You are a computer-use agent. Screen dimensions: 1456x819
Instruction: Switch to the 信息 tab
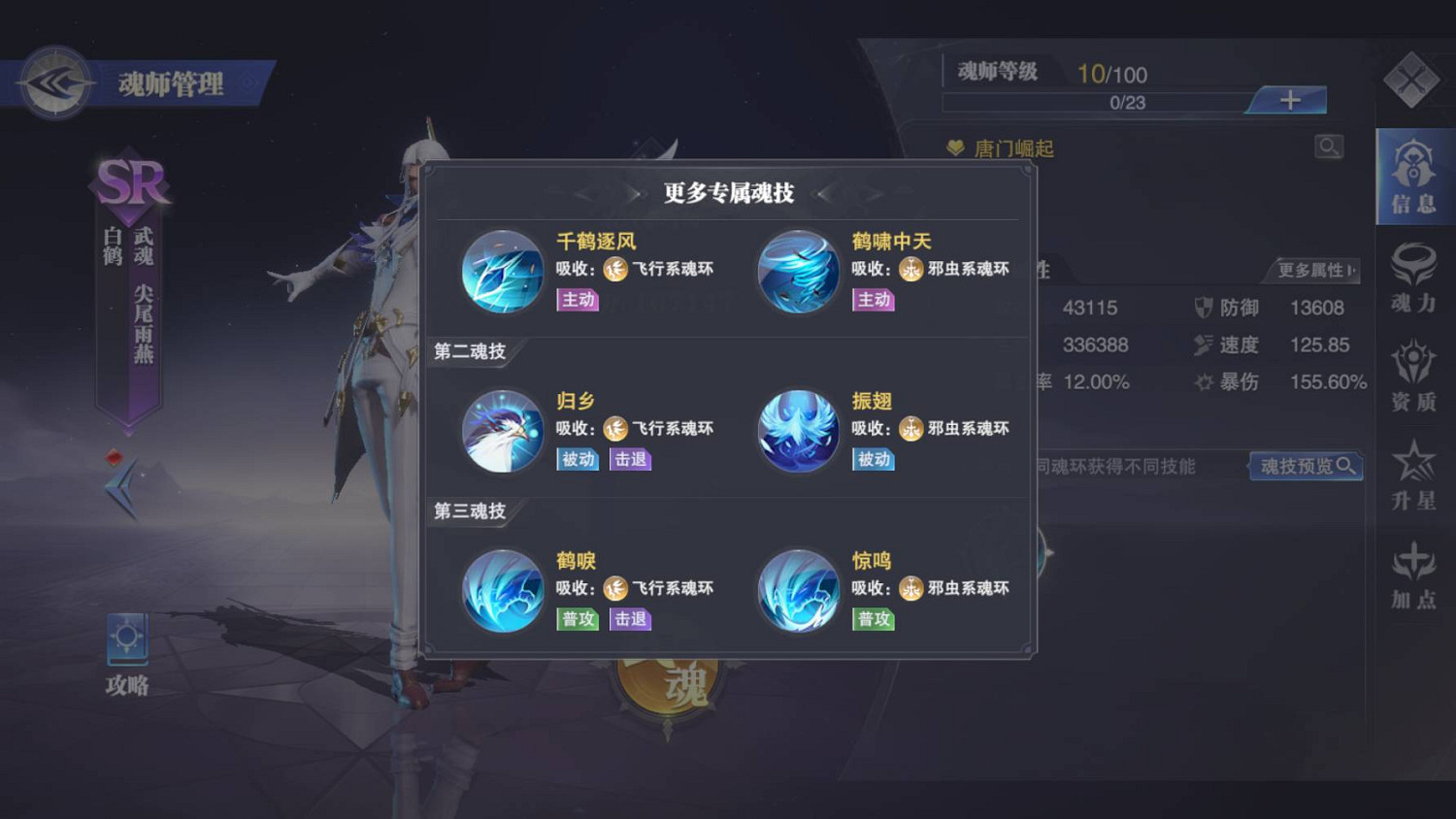click(1413, 180)
